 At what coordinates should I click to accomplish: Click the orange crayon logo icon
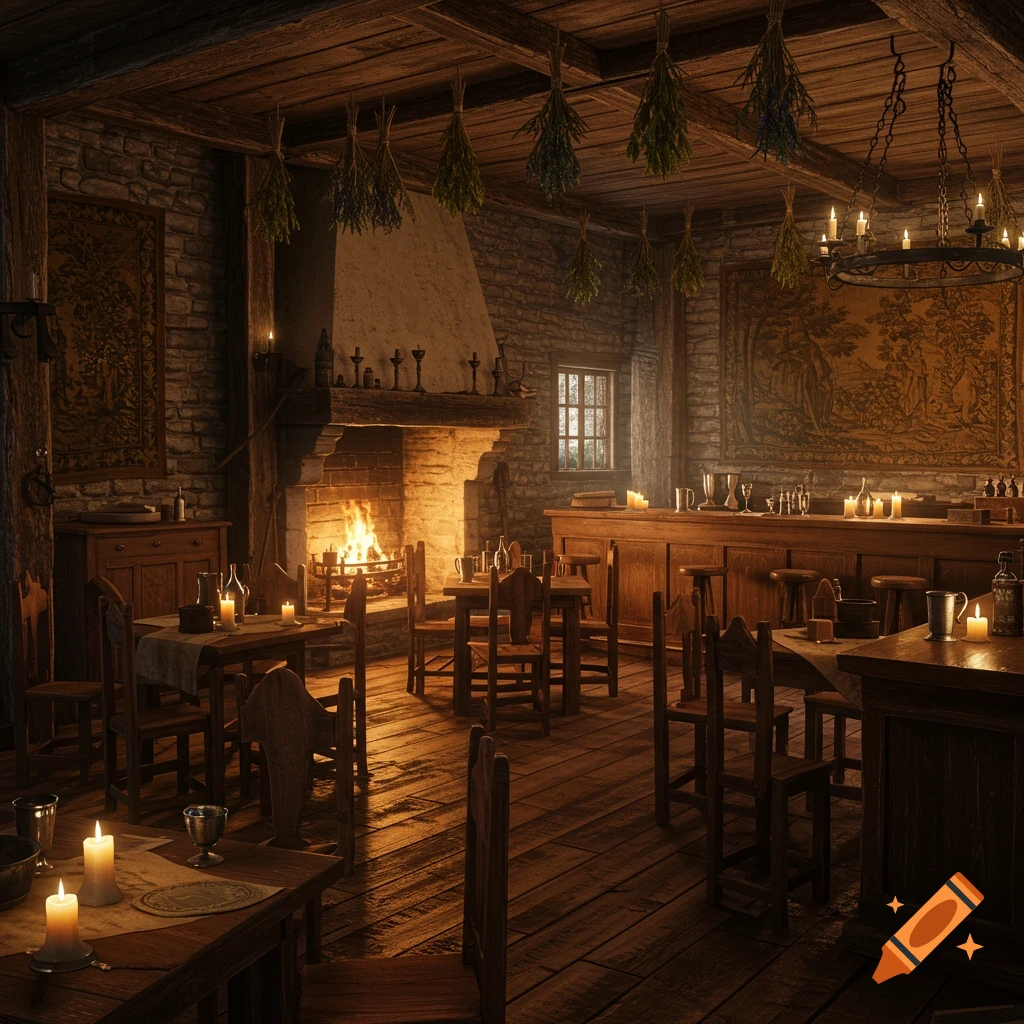click(x=927, y=926)
